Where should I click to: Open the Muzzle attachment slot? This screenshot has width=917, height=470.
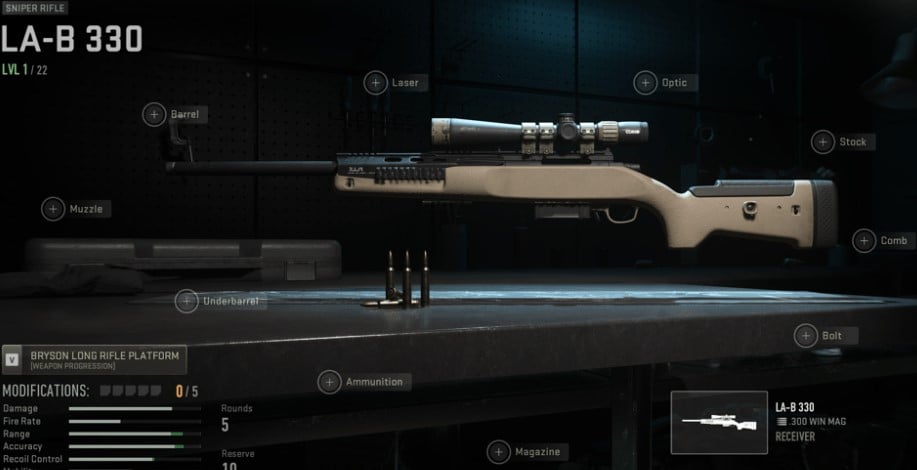tap(53, 209)
